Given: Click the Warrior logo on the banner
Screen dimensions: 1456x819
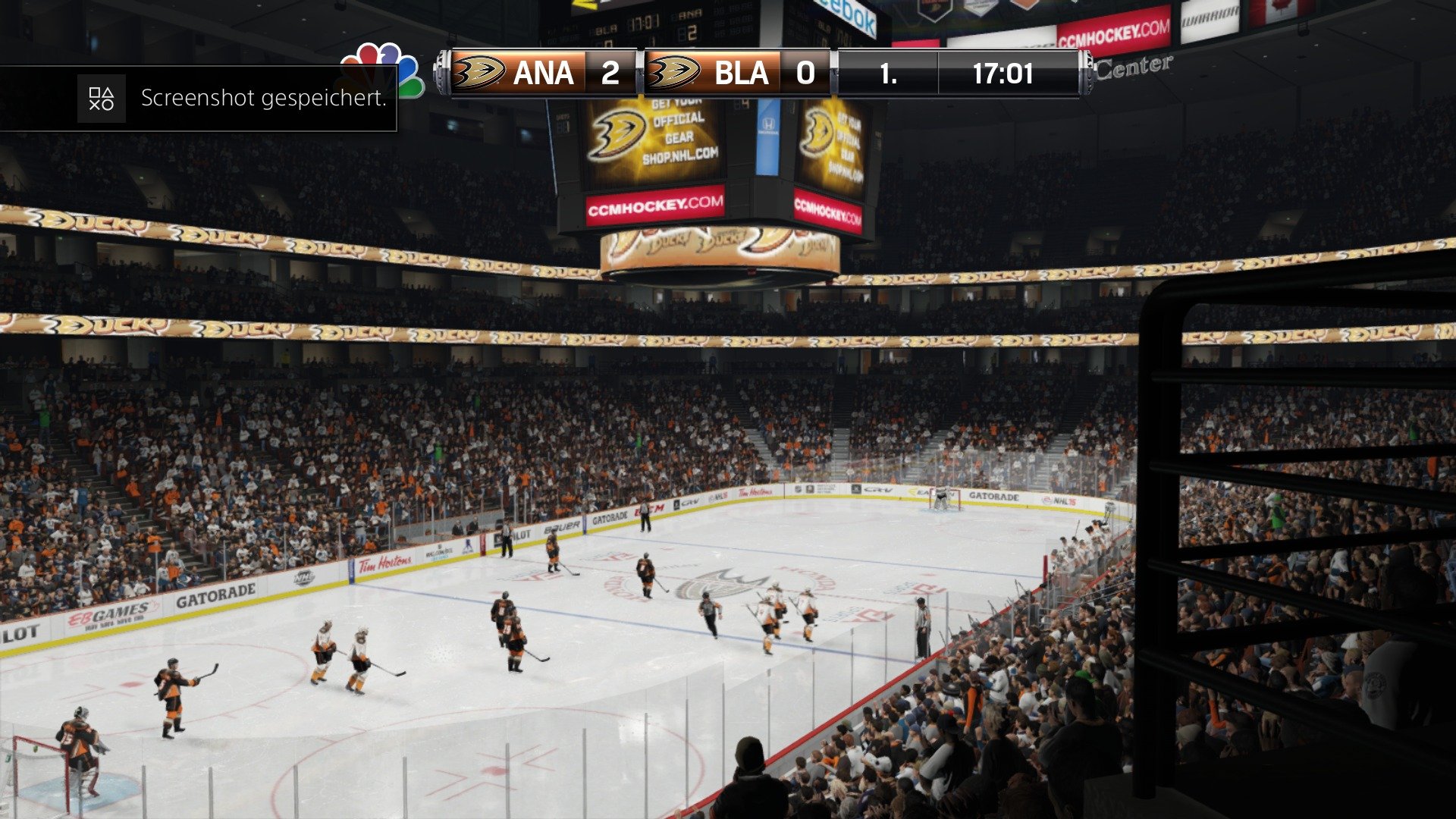Looking at the screenshot, I should point(1209,17).
